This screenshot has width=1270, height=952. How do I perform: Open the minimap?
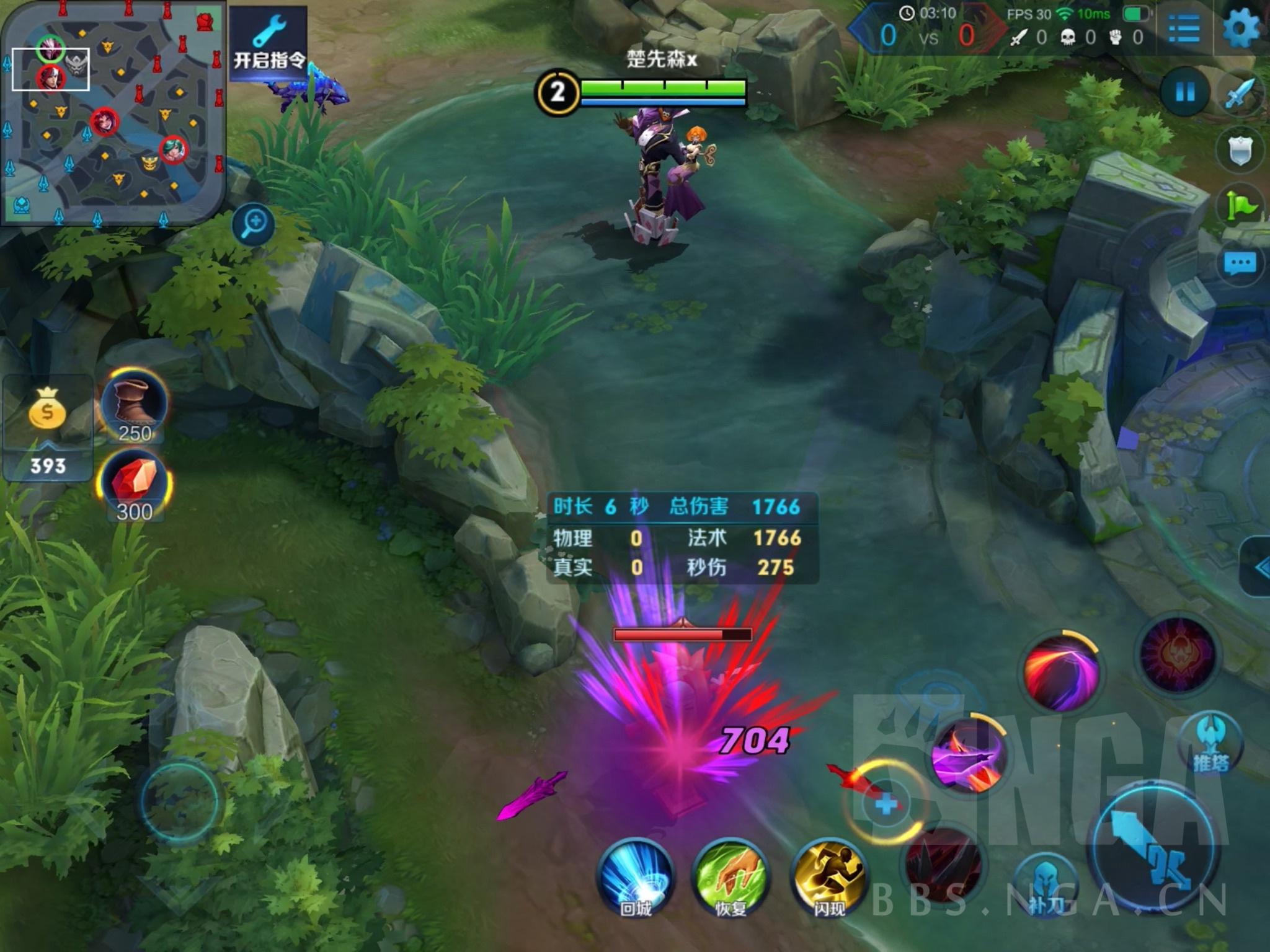tap(112, 113)
